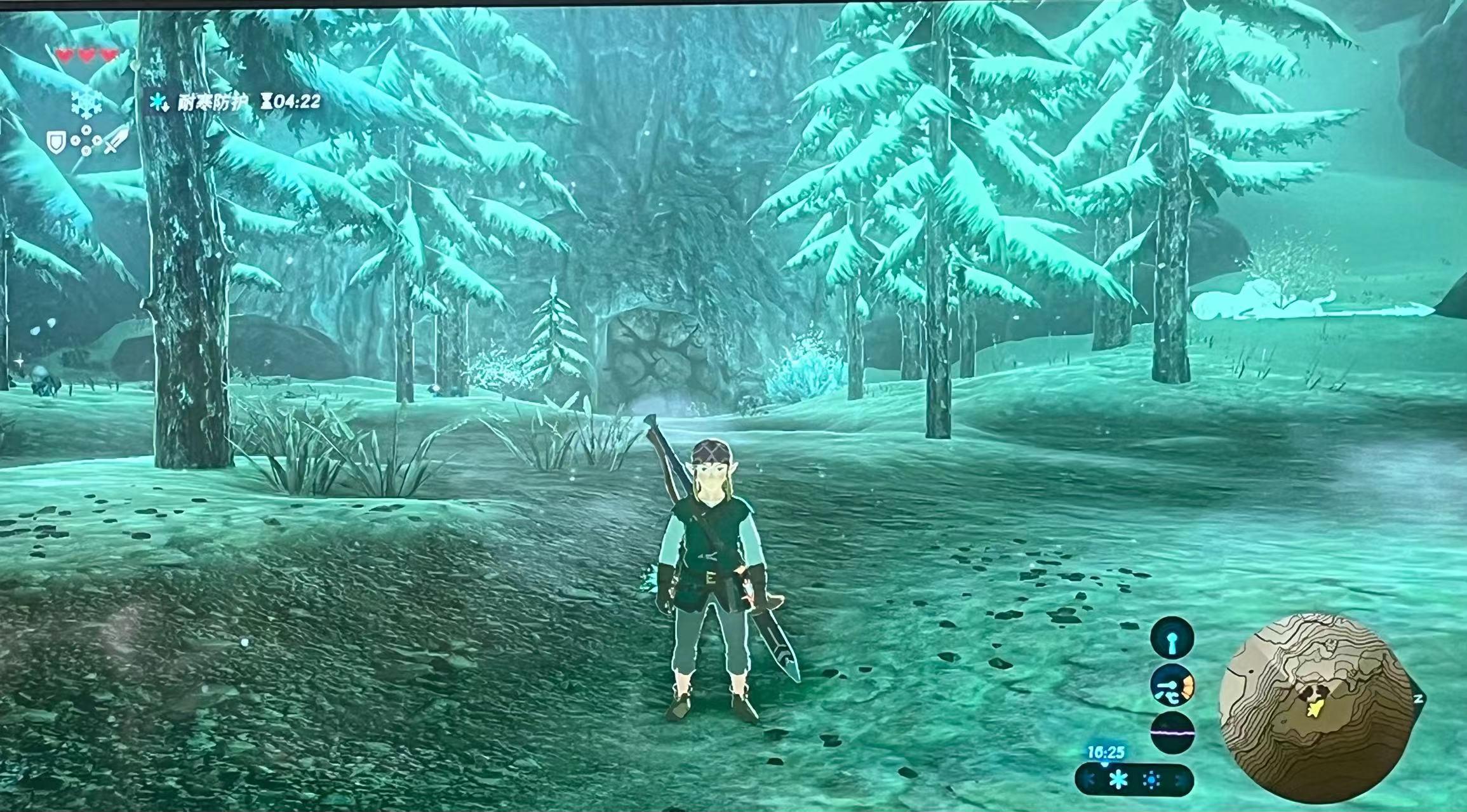
Task: Click the north N marker on minimap
Action: point(1417,698)
